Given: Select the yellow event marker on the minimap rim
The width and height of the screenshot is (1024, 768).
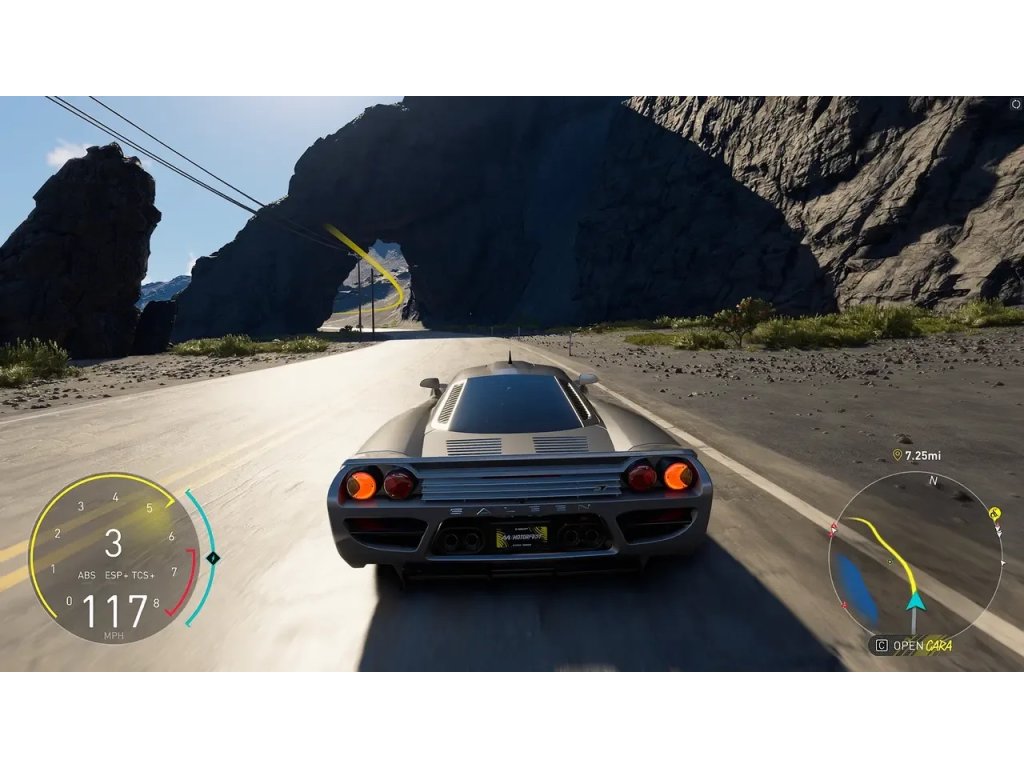Looking at the screenshot, I should (995, 514).
